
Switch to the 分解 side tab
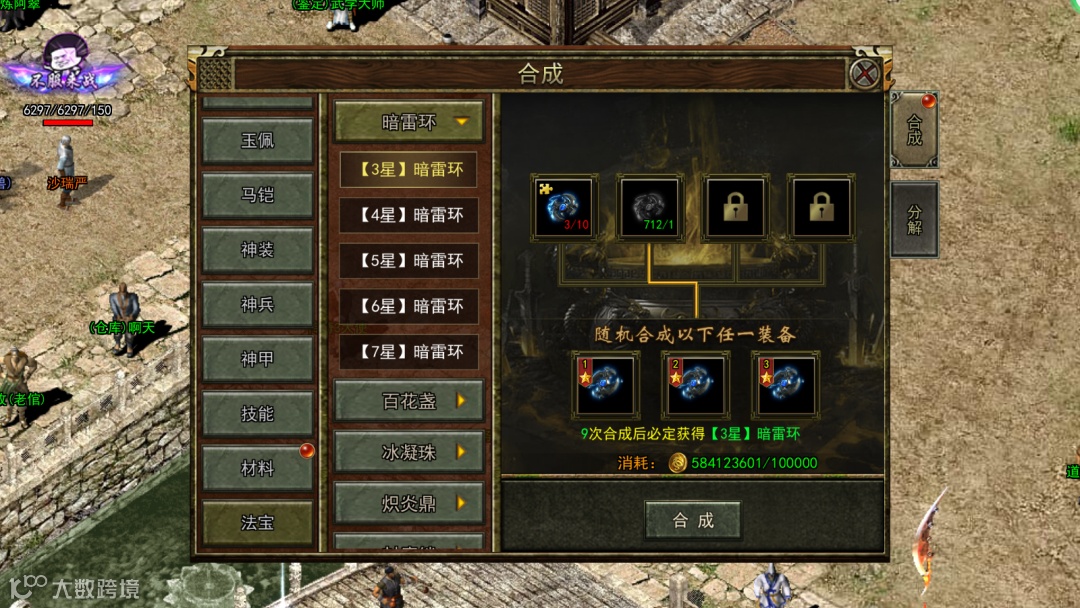pyautogui.click(x=914, y=219)
